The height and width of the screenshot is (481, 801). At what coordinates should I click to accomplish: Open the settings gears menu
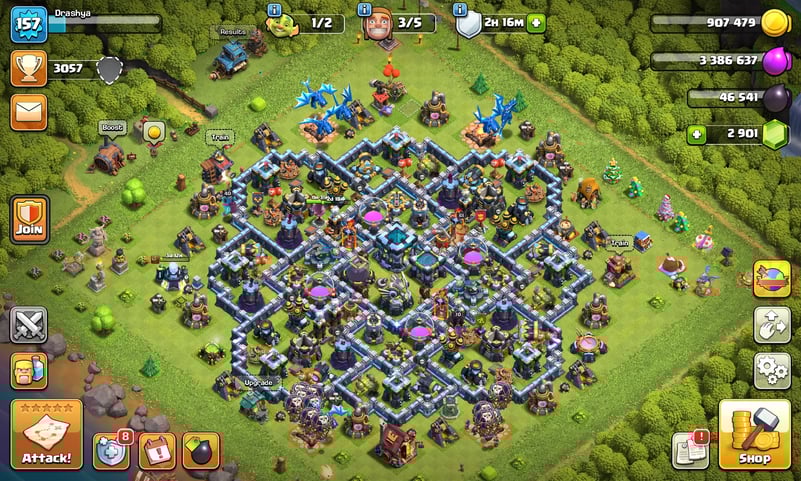click(x=772, y=370)
